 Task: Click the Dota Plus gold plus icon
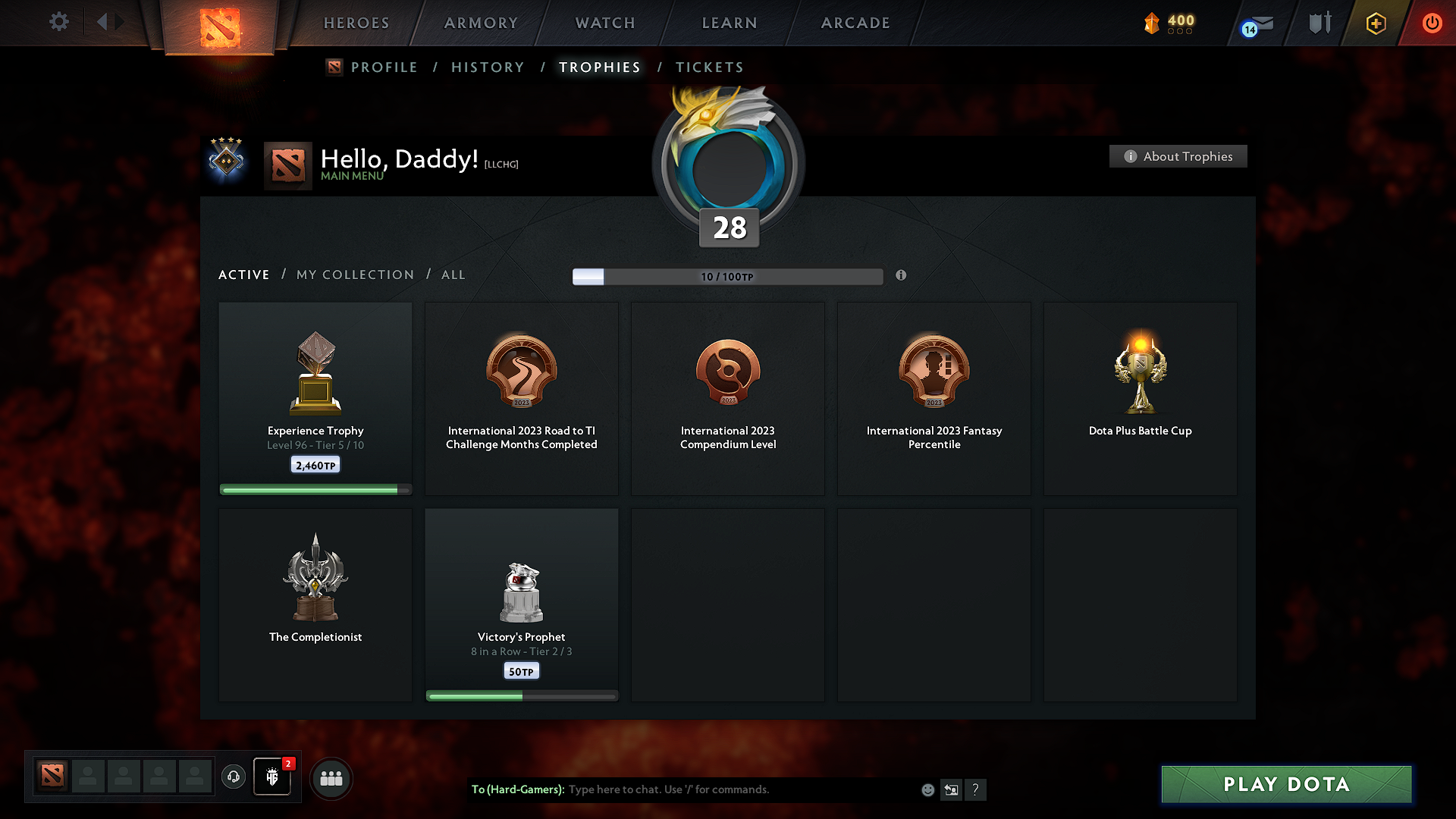(x=1375, y=23)
